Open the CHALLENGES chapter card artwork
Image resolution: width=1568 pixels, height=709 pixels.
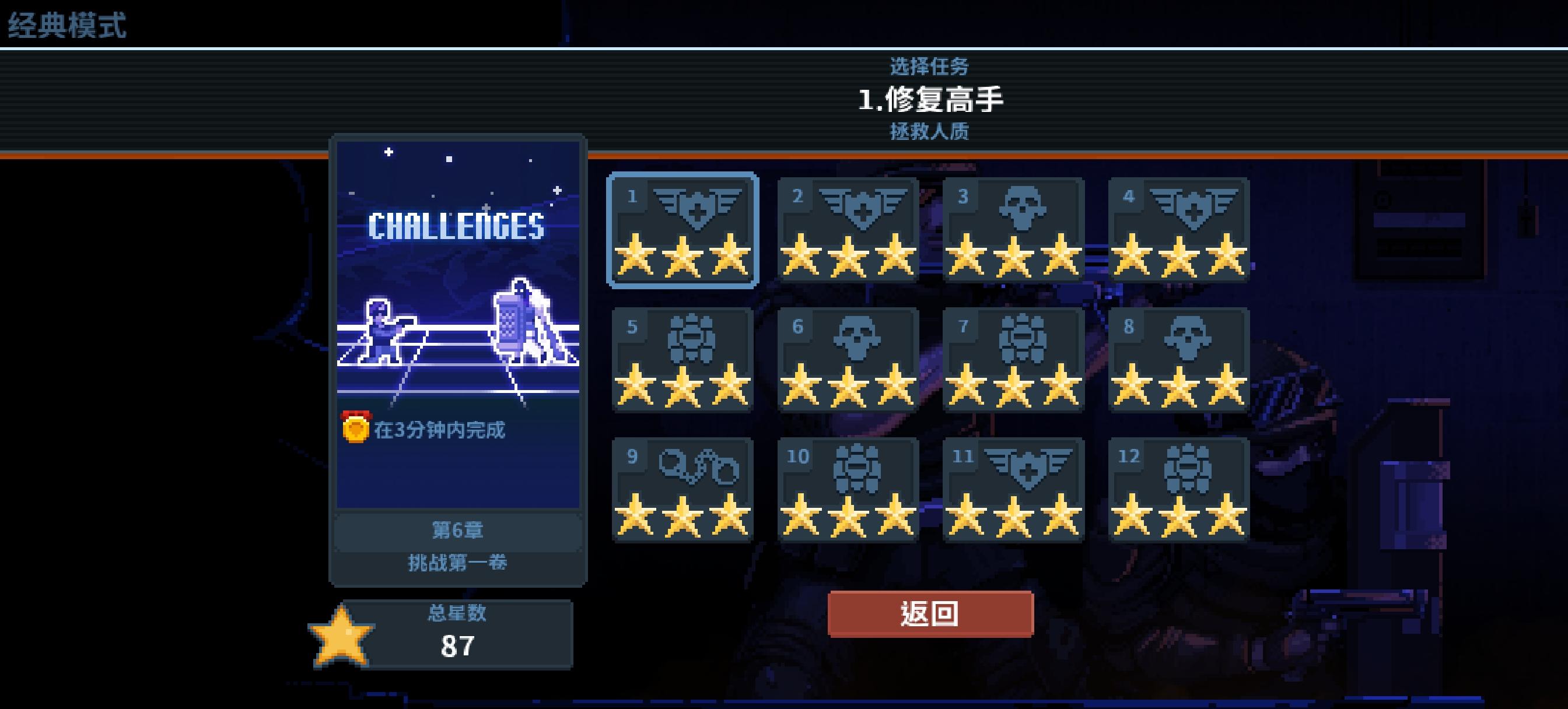(x=460, y=274)
